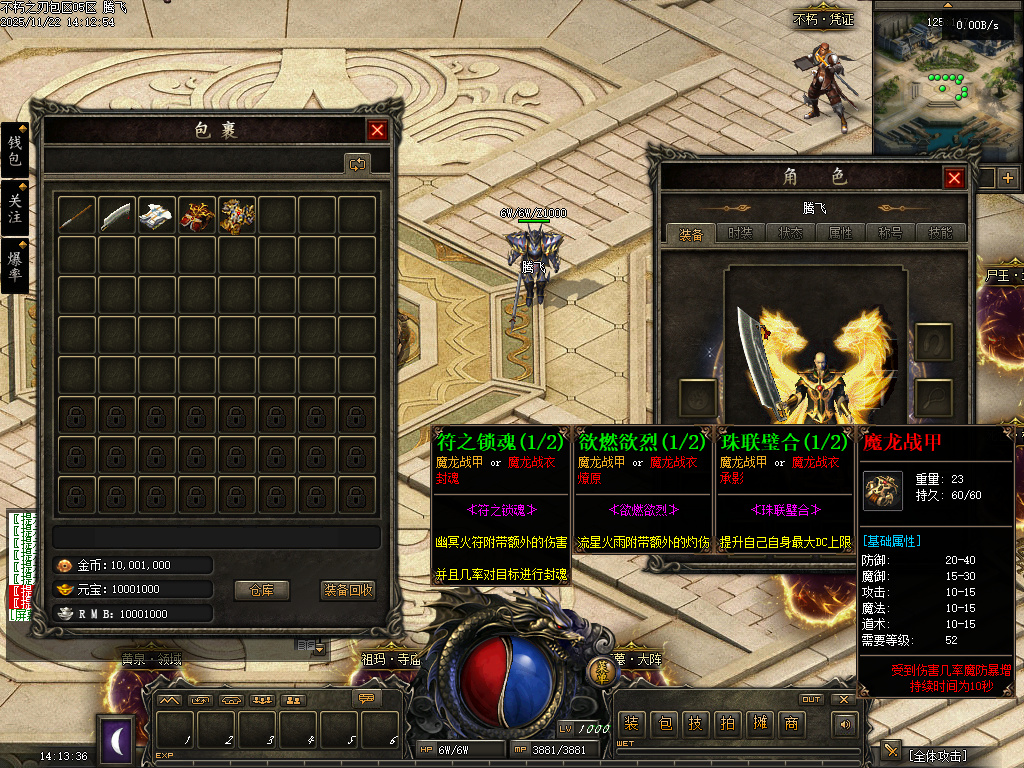Open the 仓库 warehouse
Image resolution: width=1024 pixels, height=768 pixels.
261,590
